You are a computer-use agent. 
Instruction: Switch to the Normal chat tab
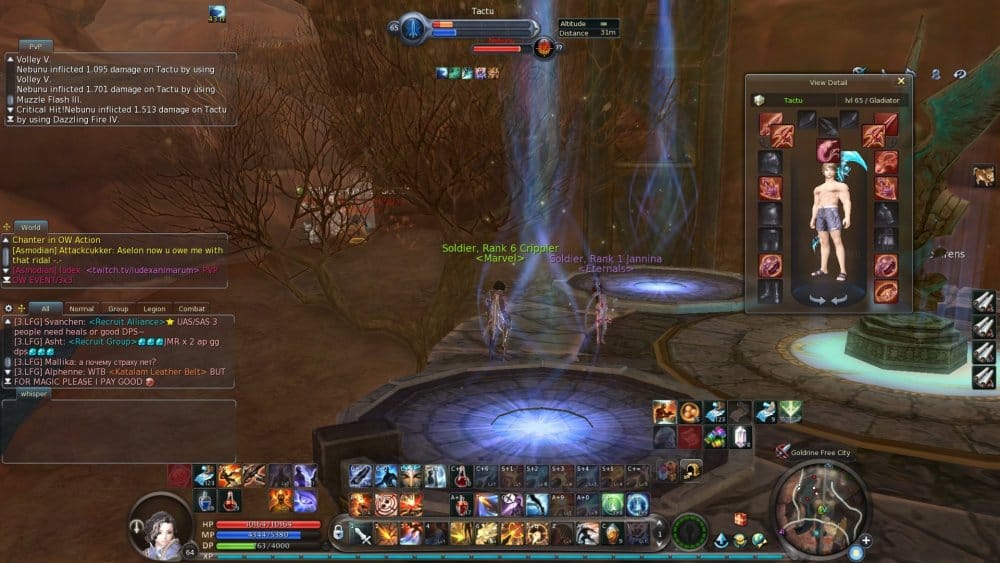[82, 309]
